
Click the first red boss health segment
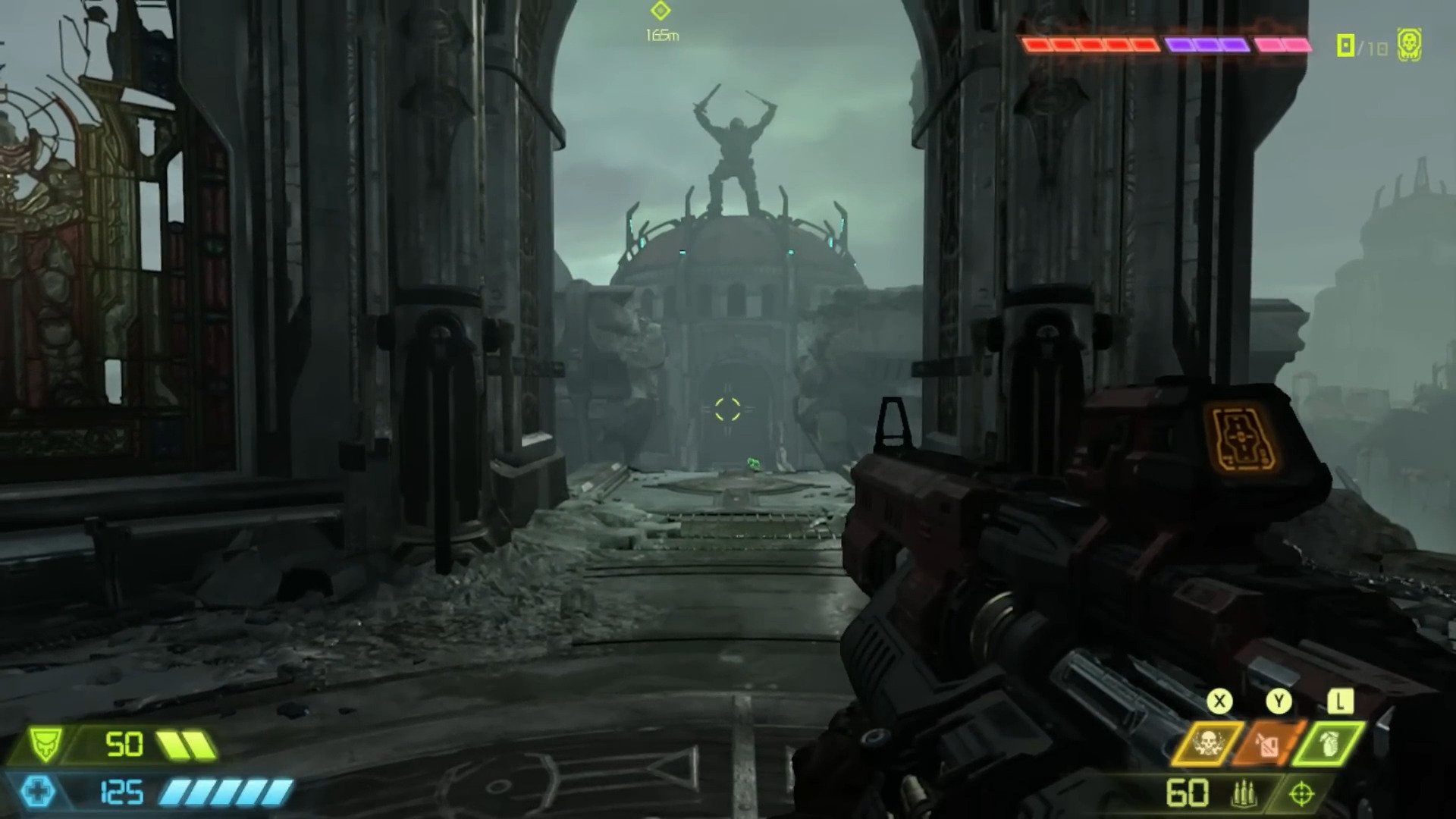pyautogui.click(x=1039, y=43)
